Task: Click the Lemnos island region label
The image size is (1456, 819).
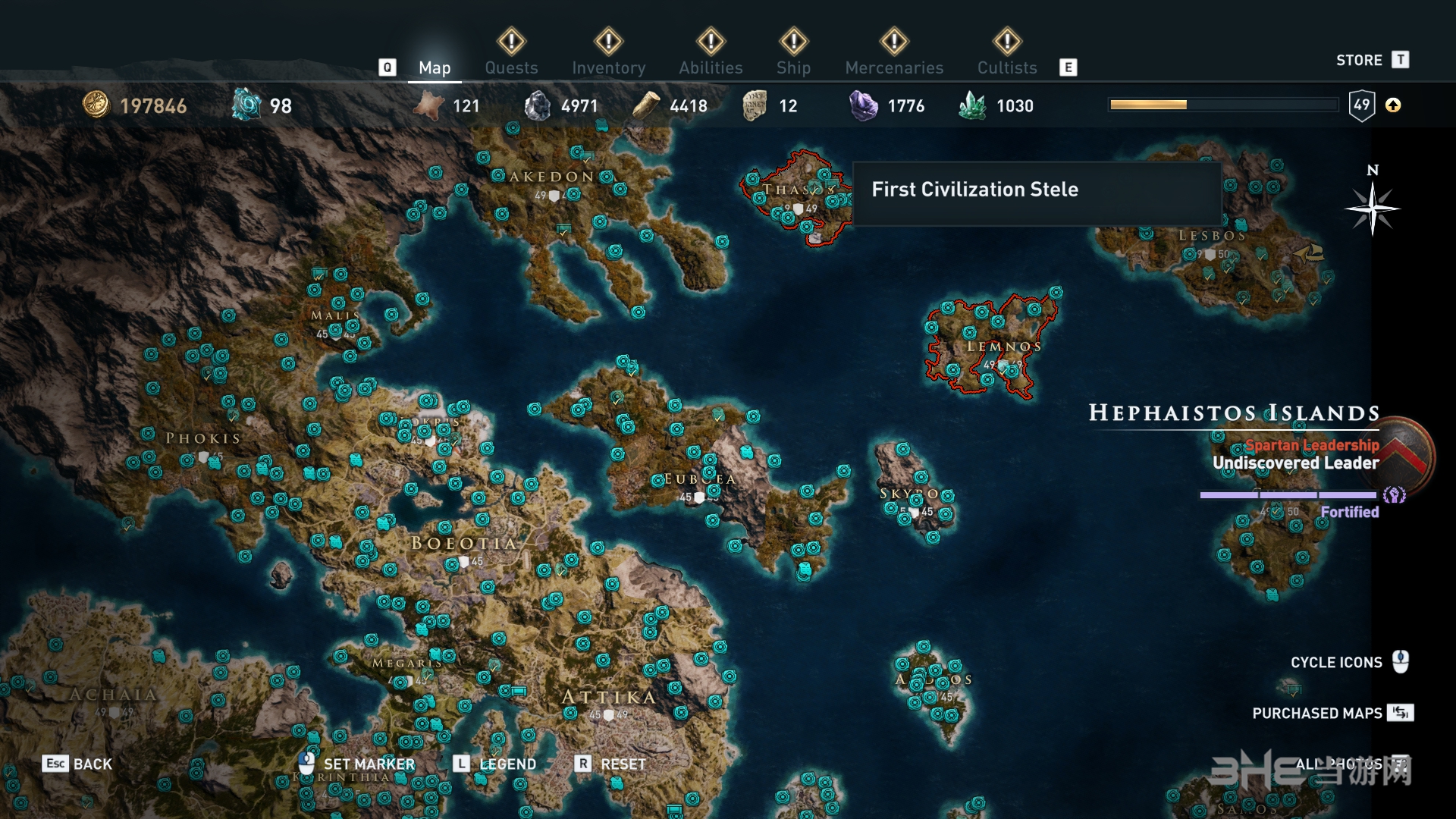Action: 1003,347
